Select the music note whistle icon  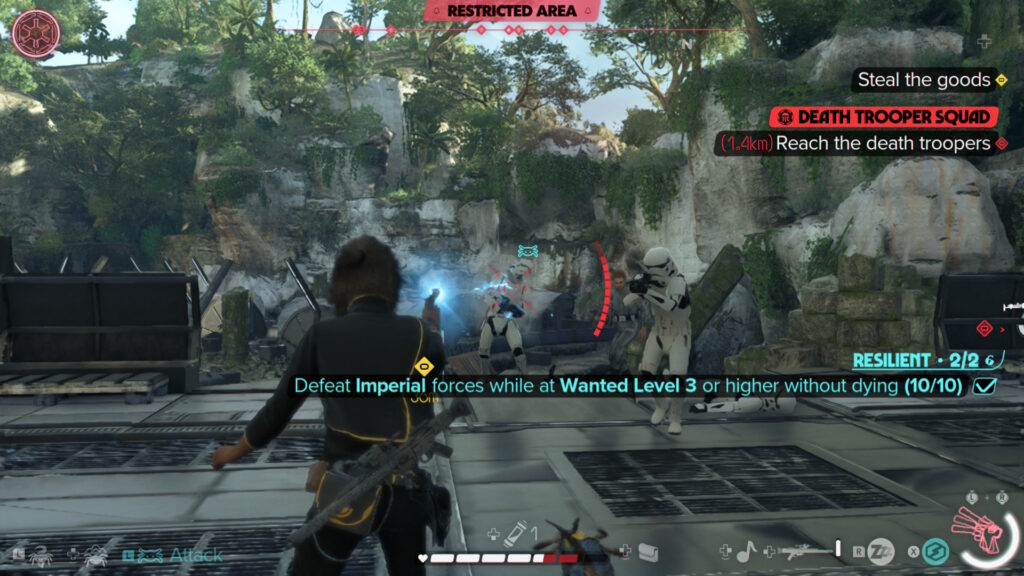pos(746,549)
